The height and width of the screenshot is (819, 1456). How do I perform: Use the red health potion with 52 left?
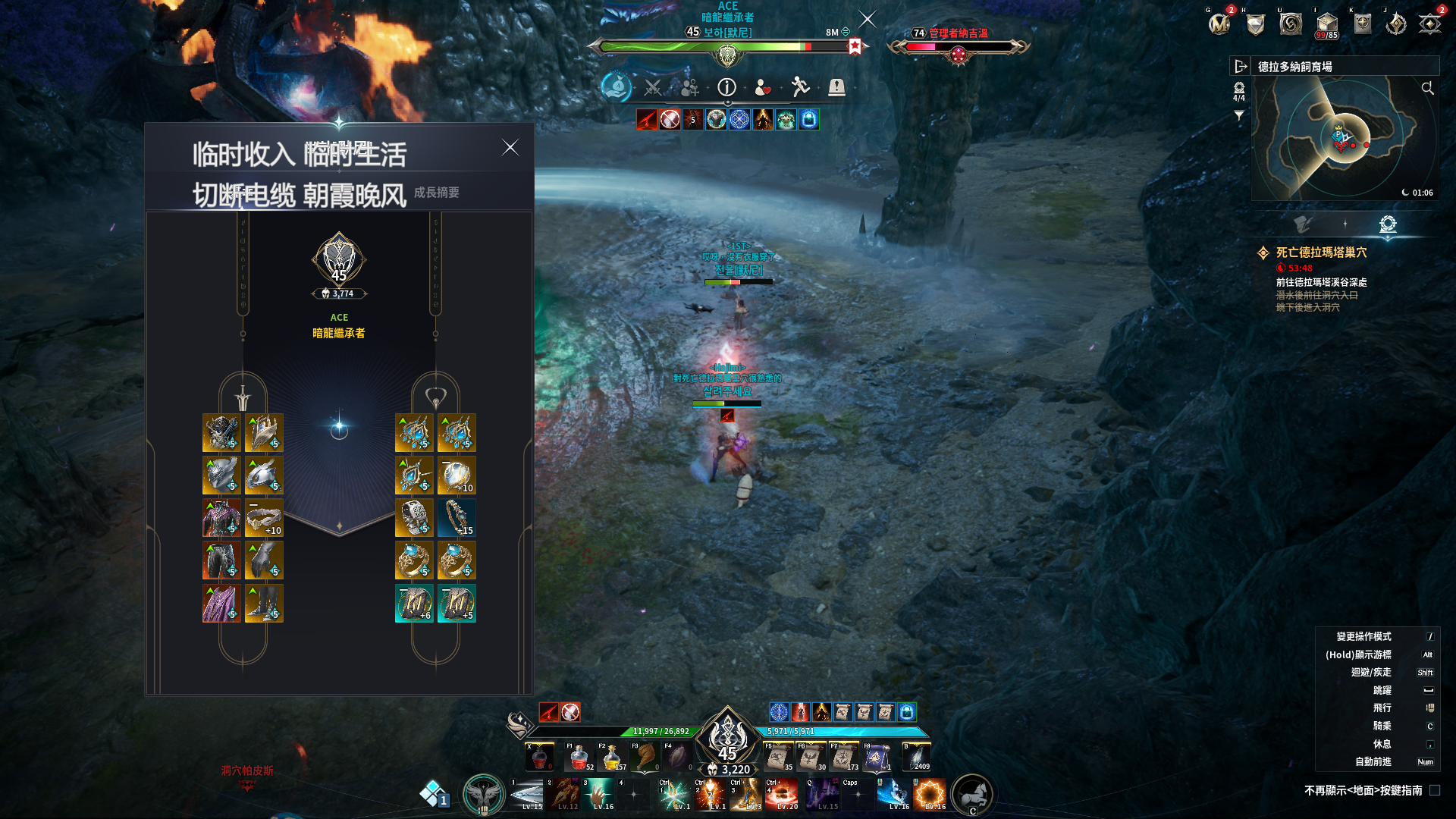(x=579, y=757)
